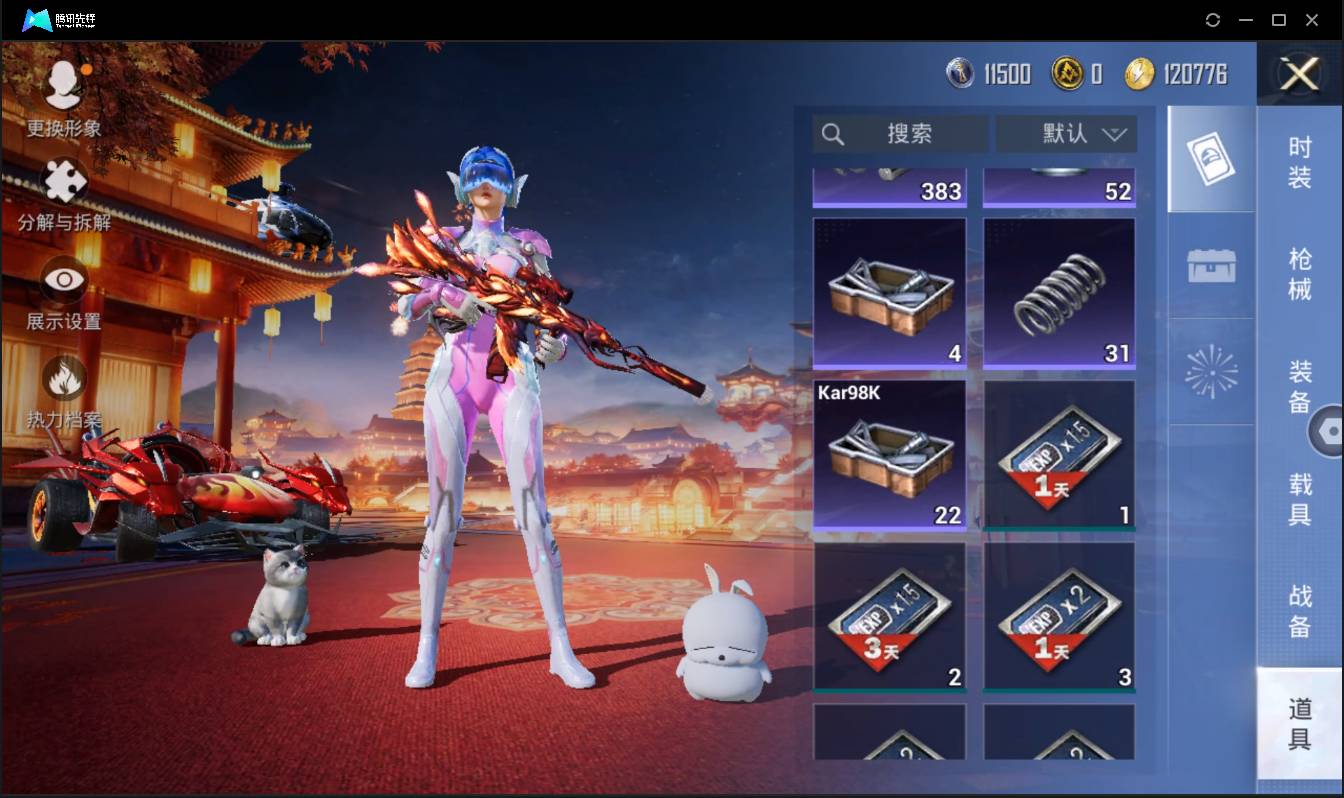The height and width of the screenshot is (798, 1344).
Task: Select the 3-day EXP x1.5 card
Action: click(x=889, y=617)
